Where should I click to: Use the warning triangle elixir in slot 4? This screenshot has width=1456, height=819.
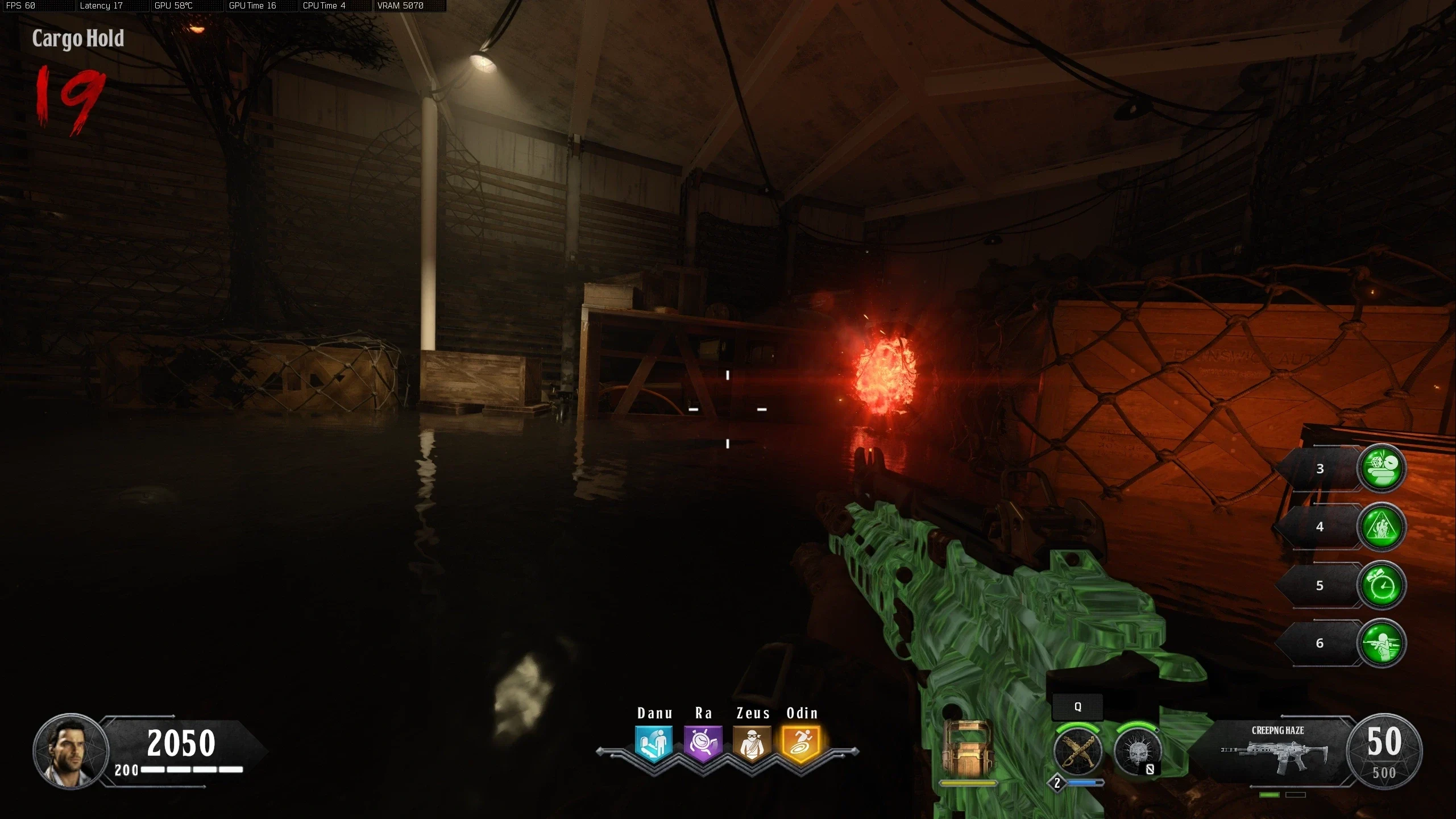click(1382, 527)
